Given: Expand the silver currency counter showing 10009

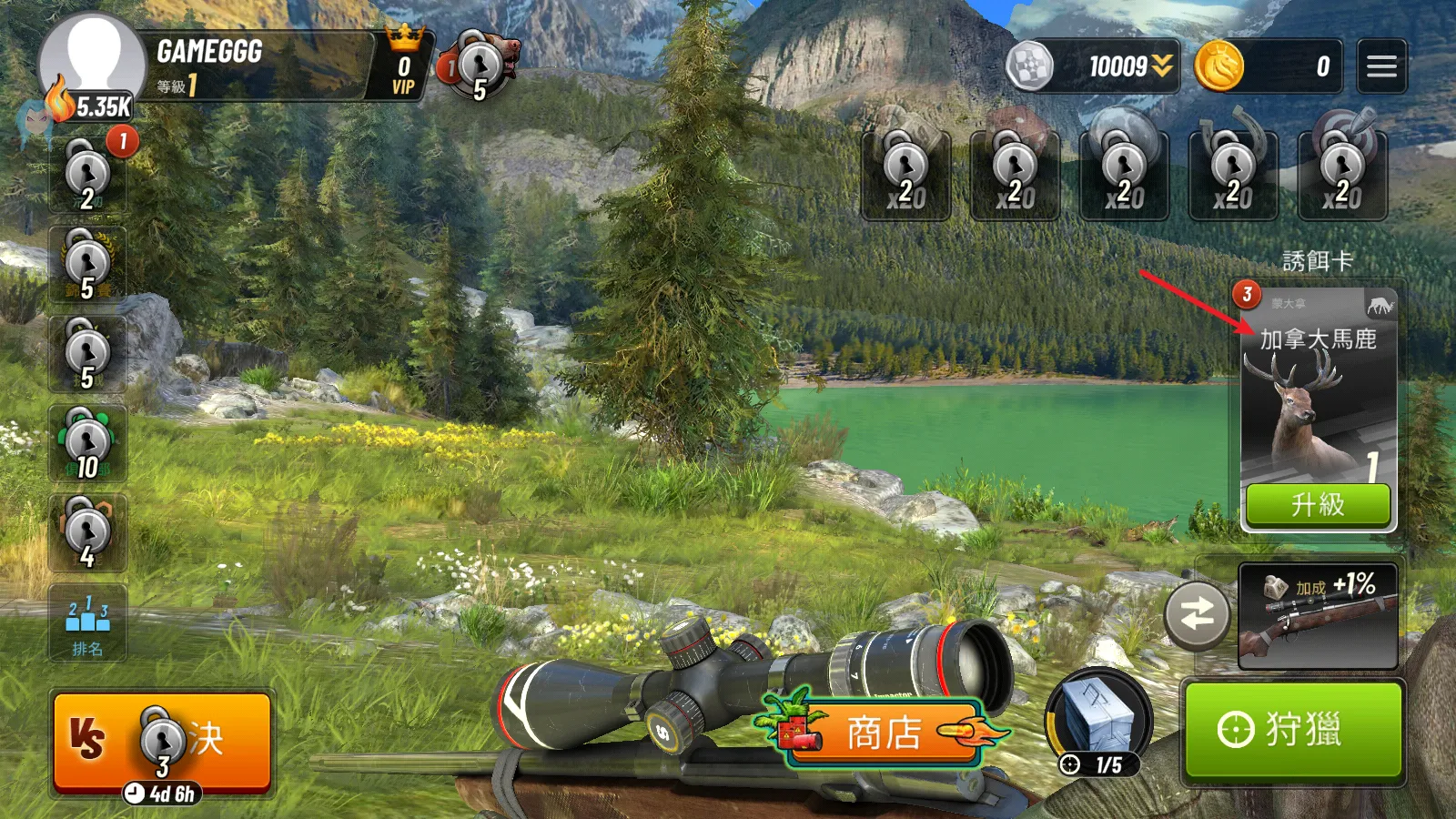Looking at the screenshot, I should coord(1094,66).
